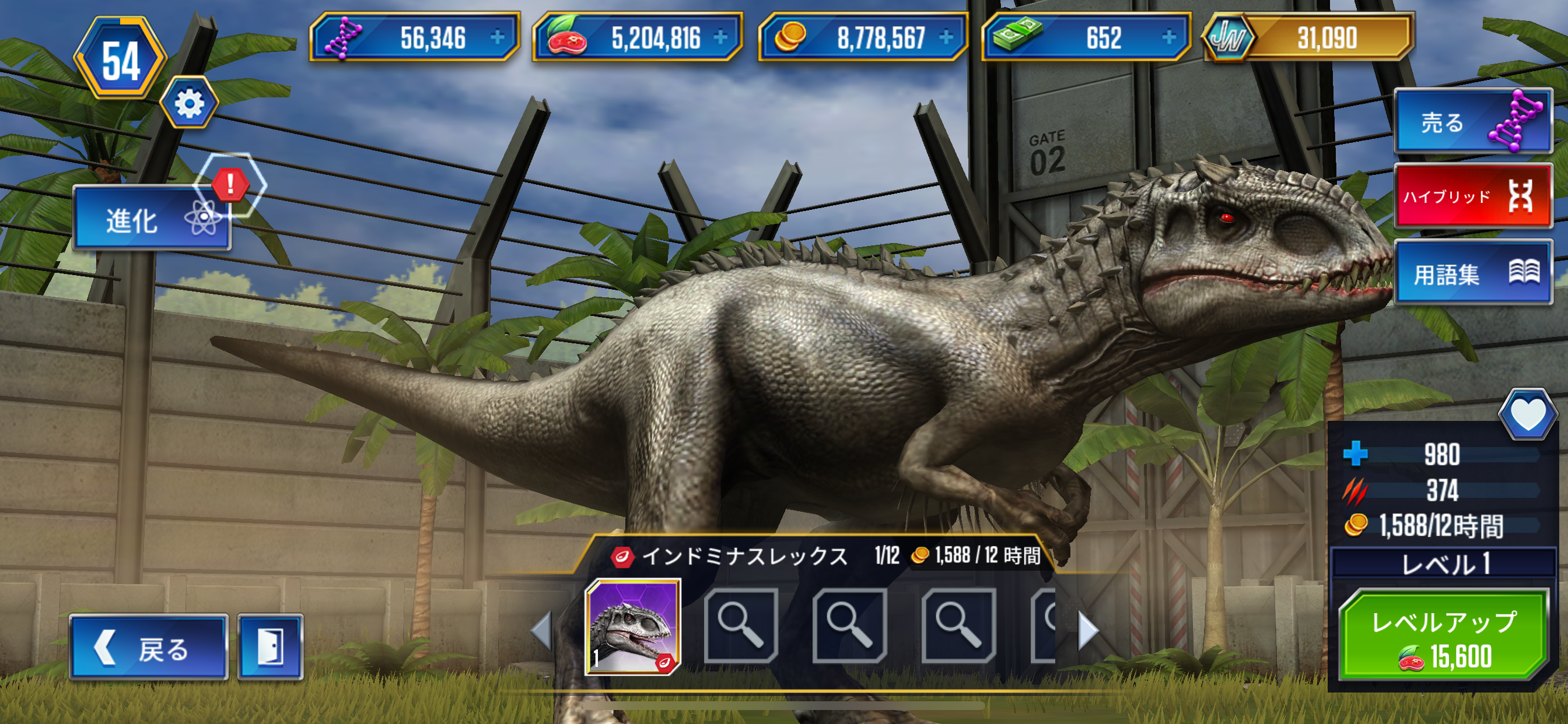Viewport: 1568px width, 724px height.
Task: Show next dinosaurs with right arrow
Action: 1088,630
